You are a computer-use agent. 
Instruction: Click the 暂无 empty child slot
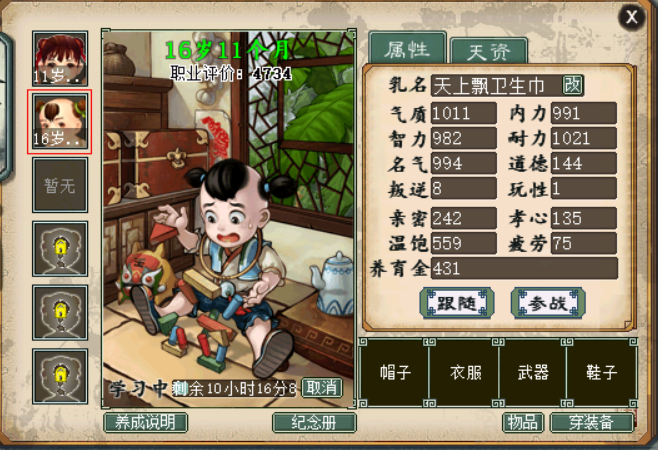point(60,185)
